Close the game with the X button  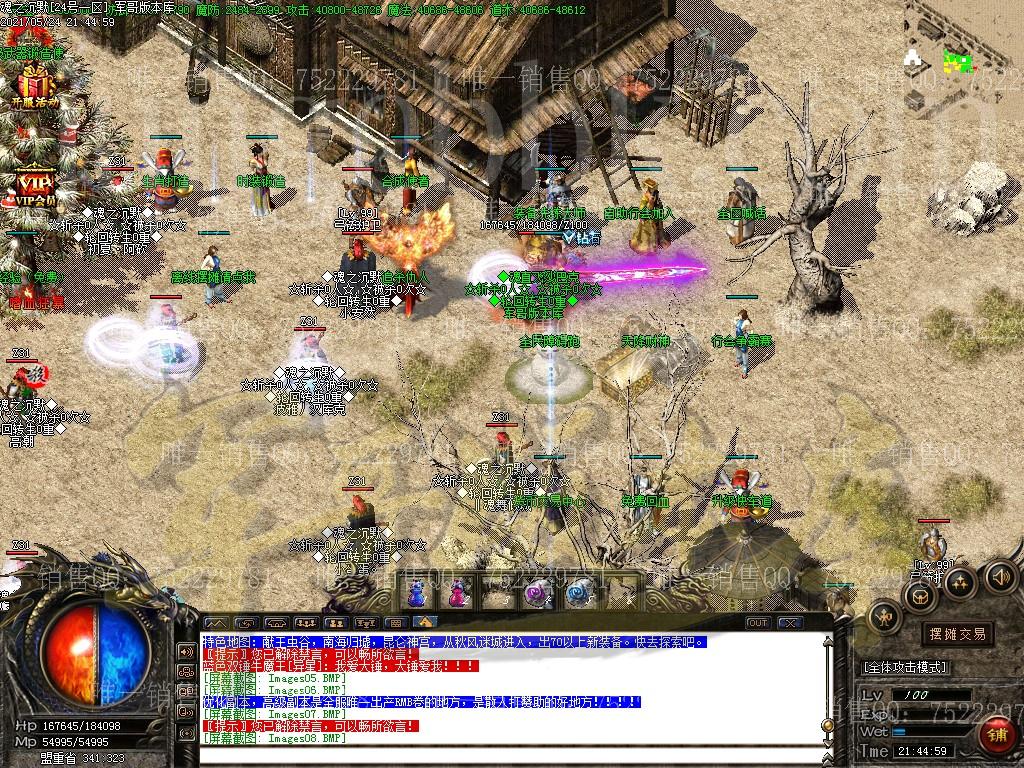790,623
